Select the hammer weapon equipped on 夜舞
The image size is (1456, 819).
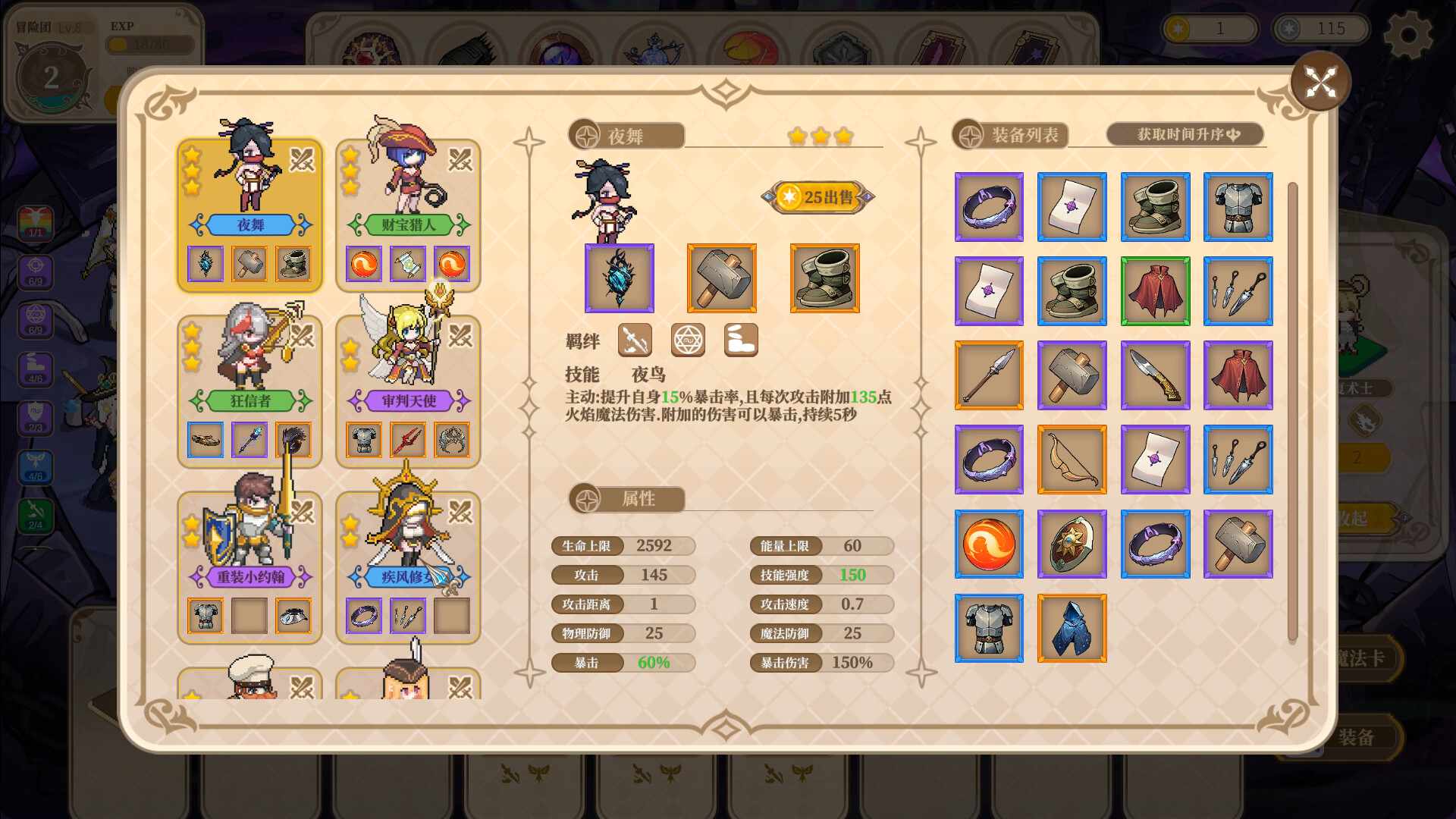[x=721, y=278]
